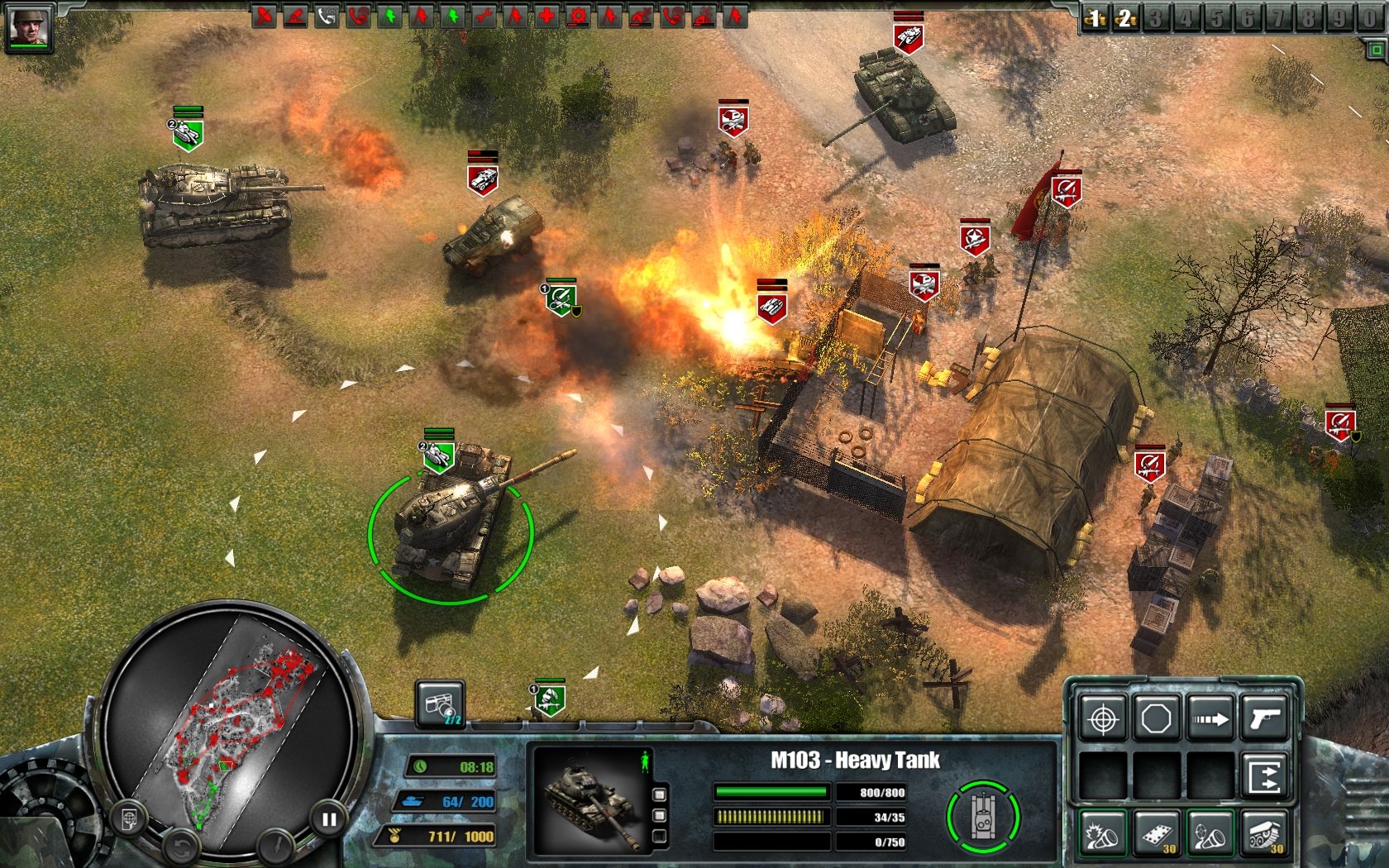Toggle the first crew slot on the M103 panel
This screenshot has width=1389, height=868.
click(x=660, y=794)
